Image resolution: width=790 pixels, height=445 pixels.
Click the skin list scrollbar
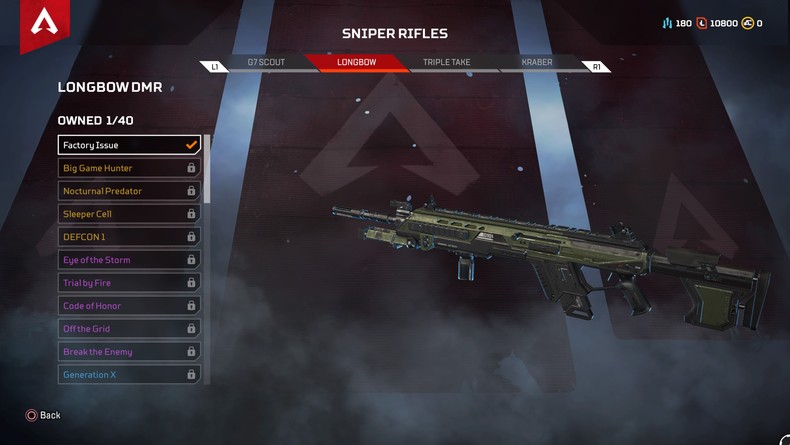(x=207, y=170)
